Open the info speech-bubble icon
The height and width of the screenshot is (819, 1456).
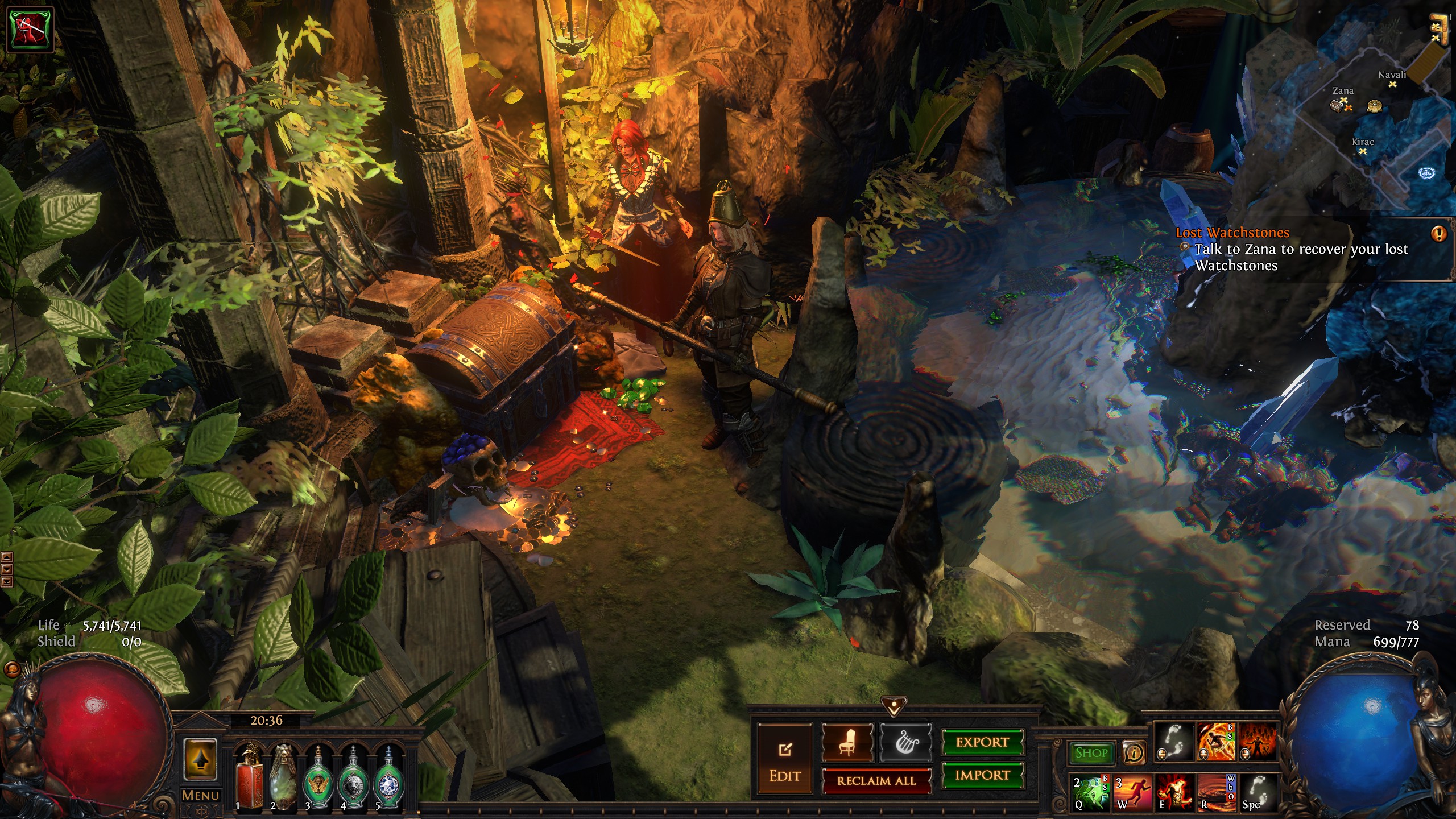click(x=1134, y=753)
